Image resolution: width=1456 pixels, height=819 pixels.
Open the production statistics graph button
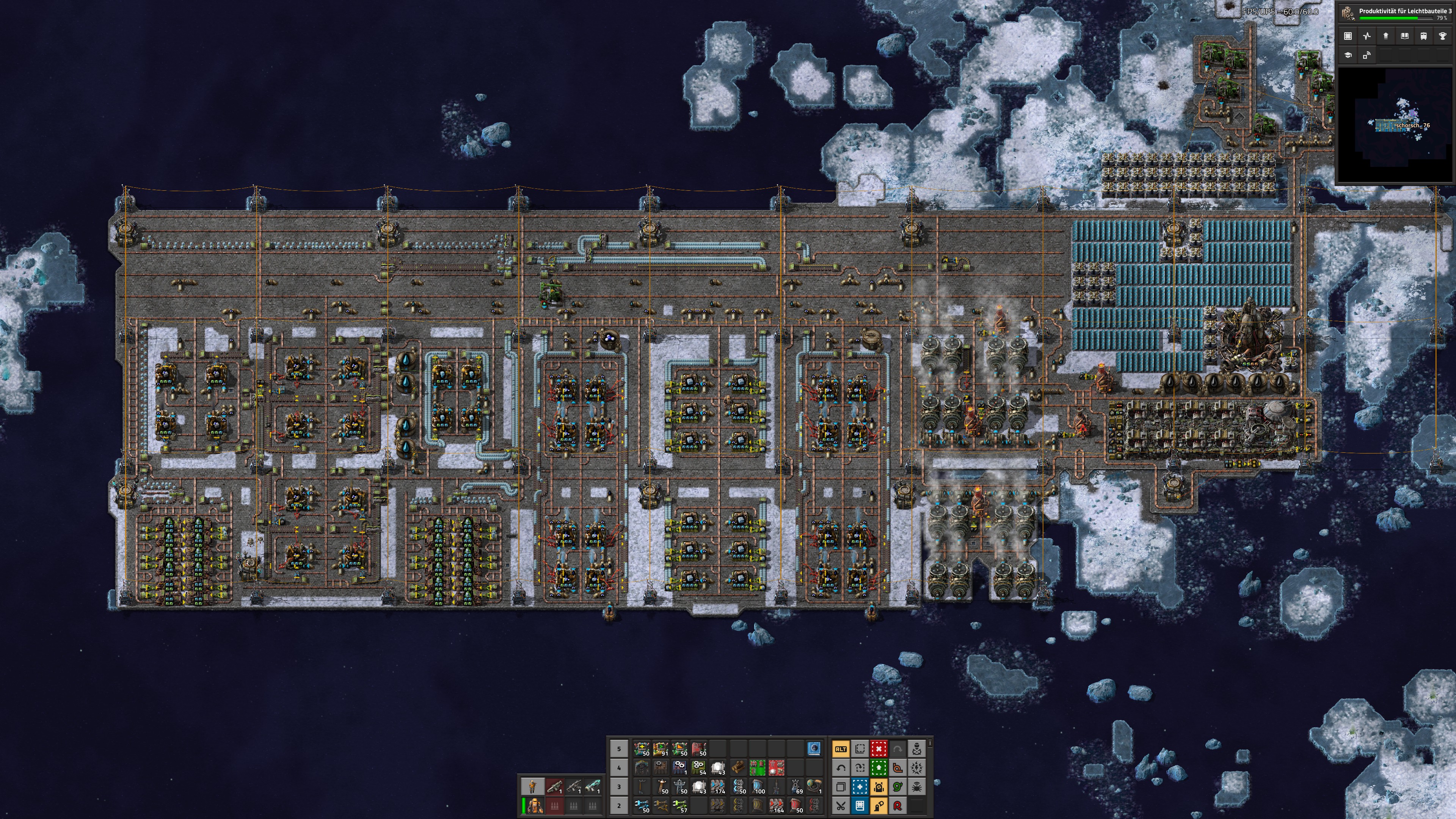(1367, 36)
